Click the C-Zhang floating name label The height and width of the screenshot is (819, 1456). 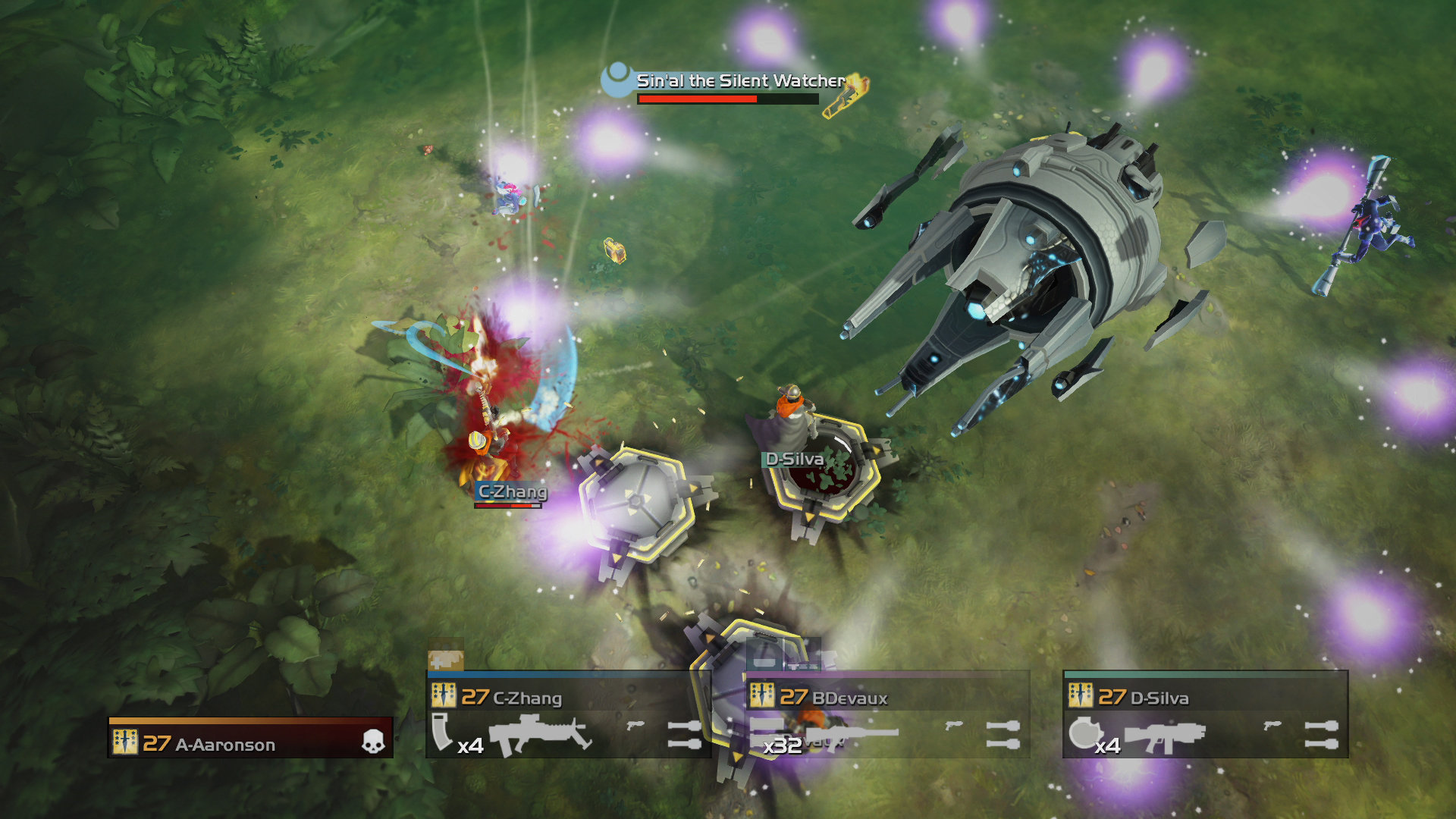pos(510,491)
